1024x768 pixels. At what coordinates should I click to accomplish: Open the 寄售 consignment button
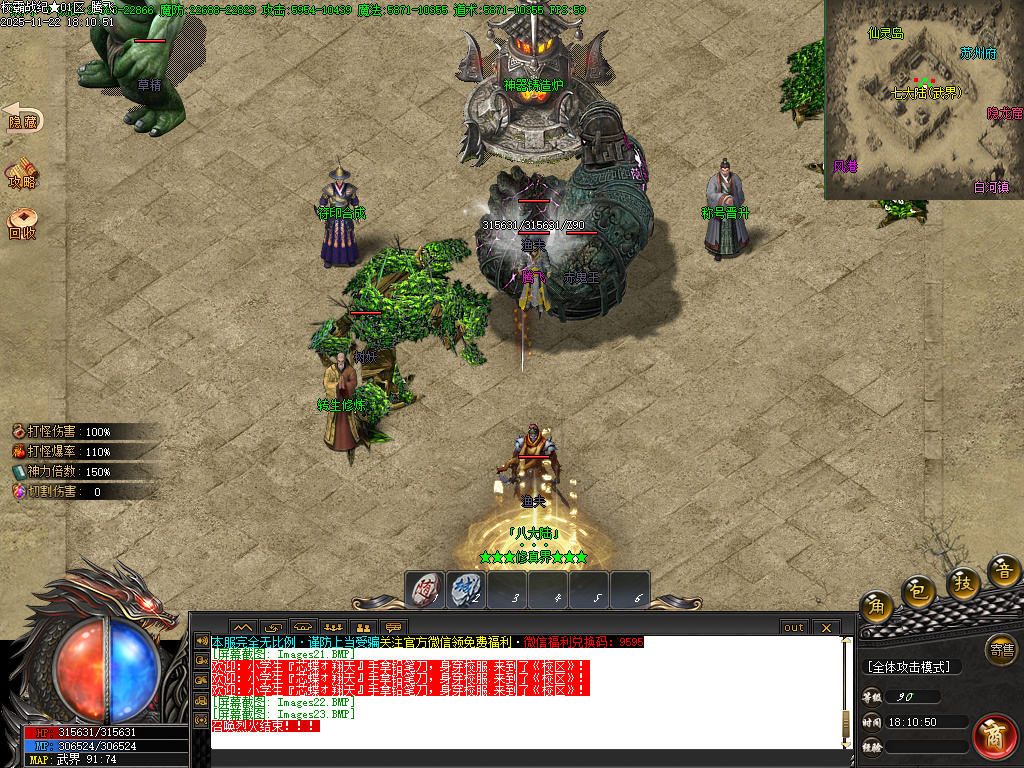[x=1000, y=649]
